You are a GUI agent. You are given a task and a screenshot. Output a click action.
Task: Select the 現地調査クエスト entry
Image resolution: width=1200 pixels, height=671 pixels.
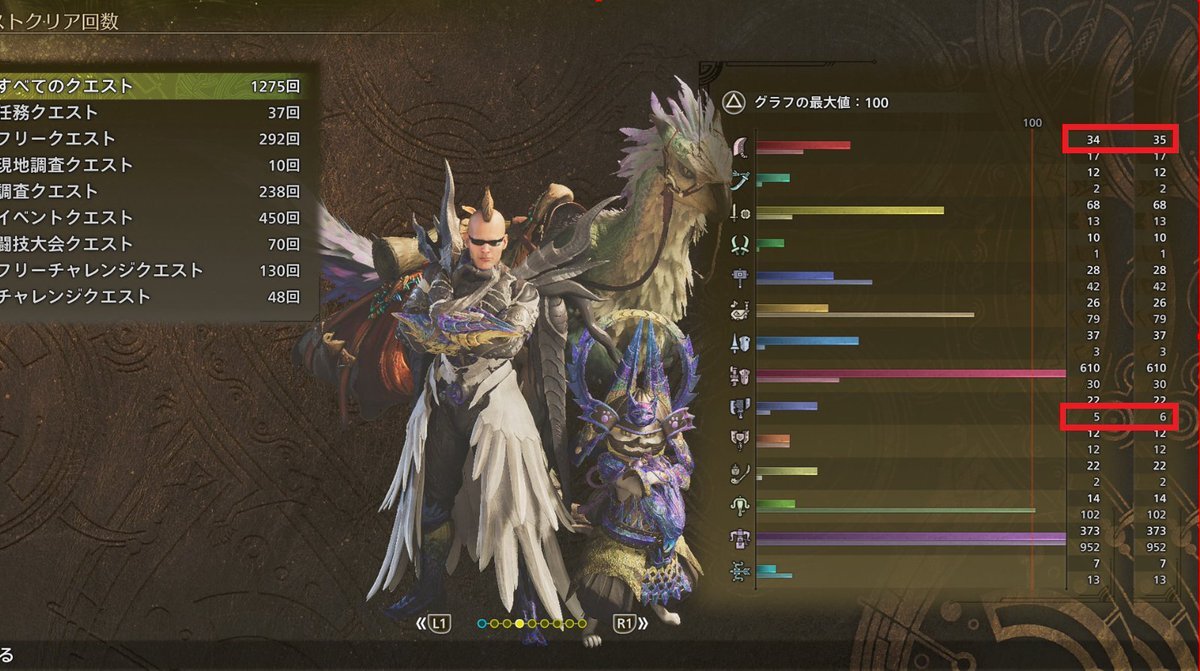[150, 165]
